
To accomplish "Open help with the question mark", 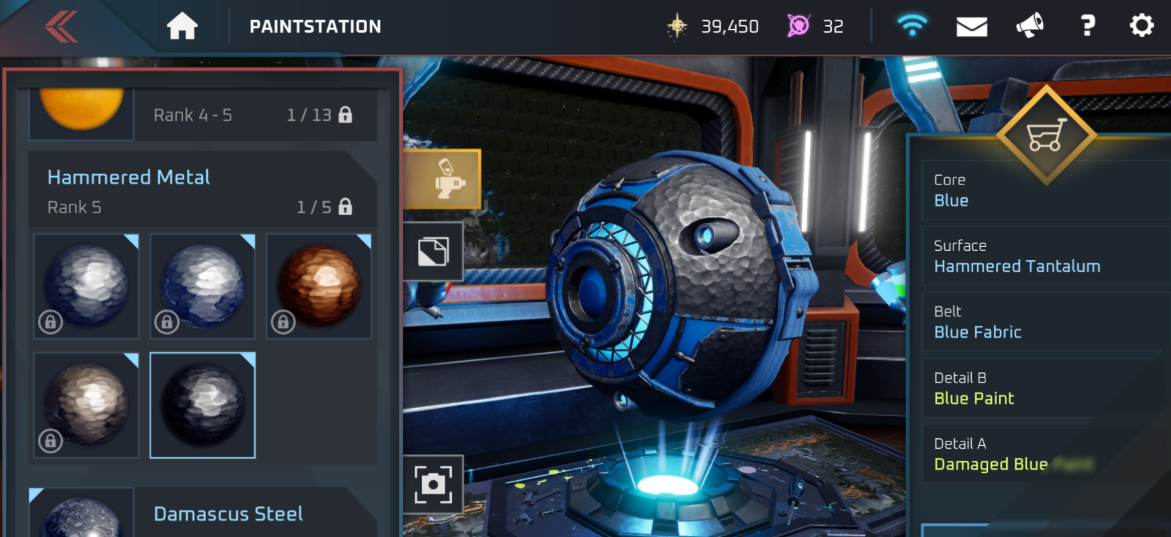I will (1088, 27).
